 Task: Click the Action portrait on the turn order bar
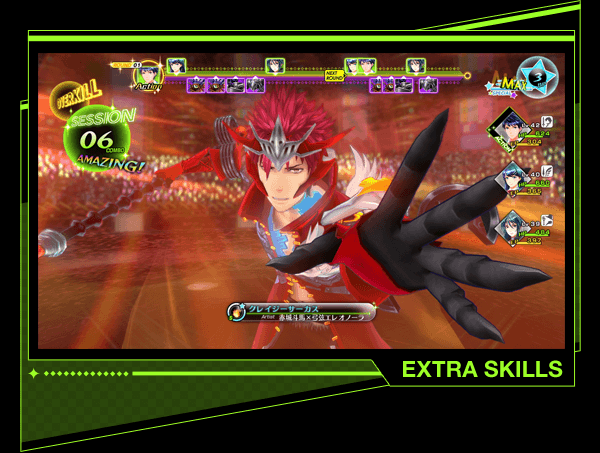(148, 73)
